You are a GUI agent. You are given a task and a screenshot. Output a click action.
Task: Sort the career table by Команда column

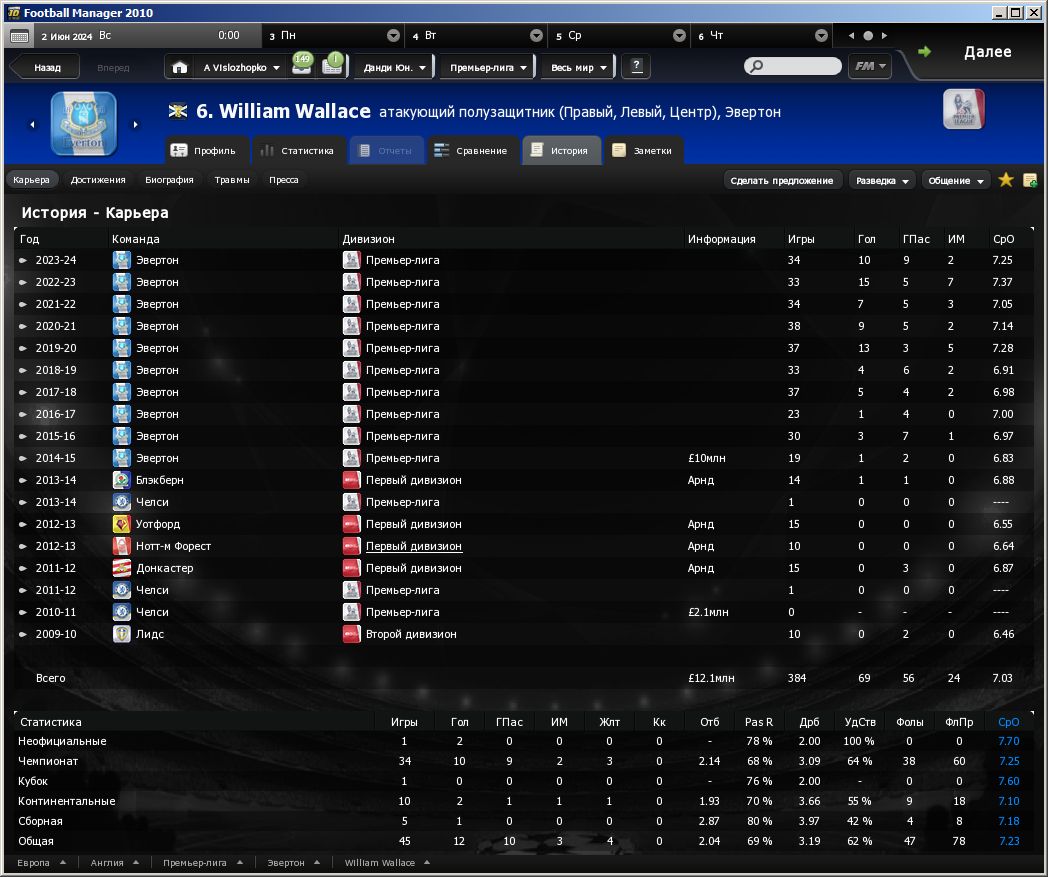point(136,239)
